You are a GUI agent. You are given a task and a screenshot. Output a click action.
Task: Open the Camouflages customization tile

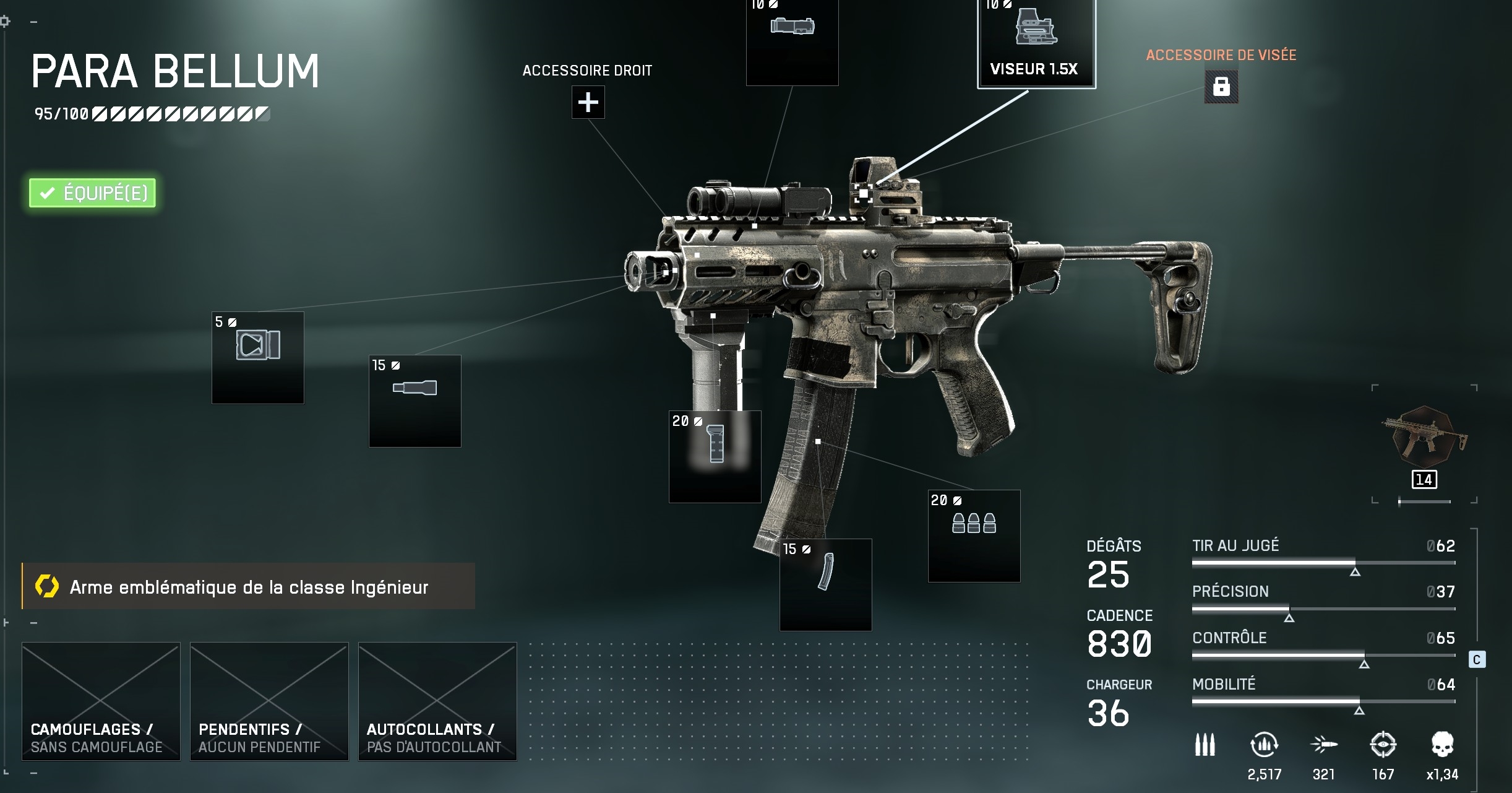coord(101,701)
